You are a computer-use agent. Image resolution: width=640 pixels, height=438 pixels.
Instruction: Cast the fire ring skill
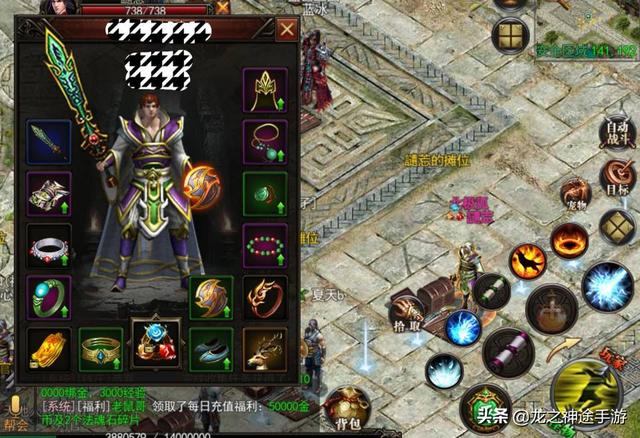[569, 241]
